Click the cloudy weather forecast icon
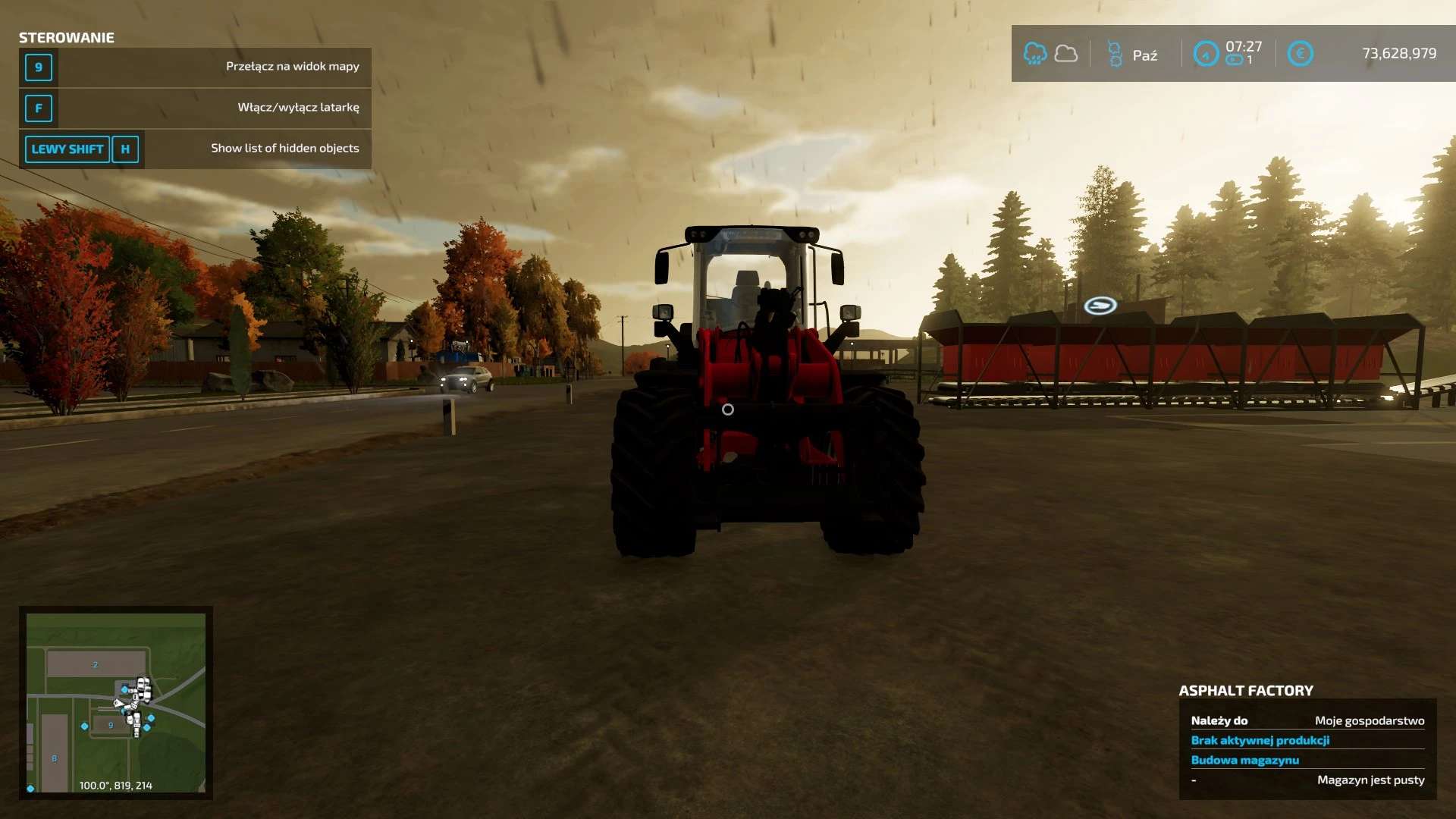The width and height of the screenshot is (1456, 819). tap(1066, 54)
